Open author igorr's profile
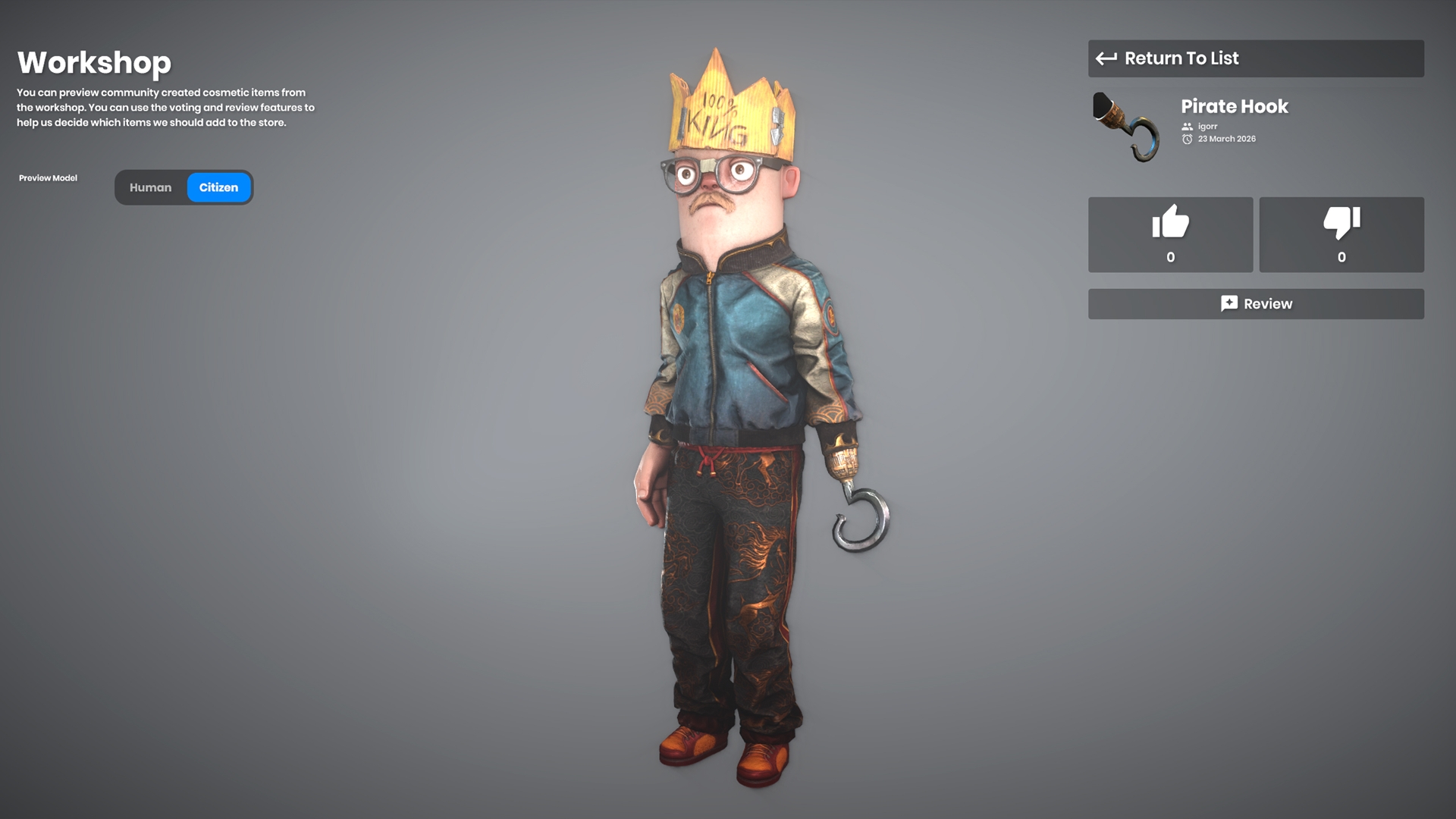The image size is (1456, 819). [x=1207, y=127]
